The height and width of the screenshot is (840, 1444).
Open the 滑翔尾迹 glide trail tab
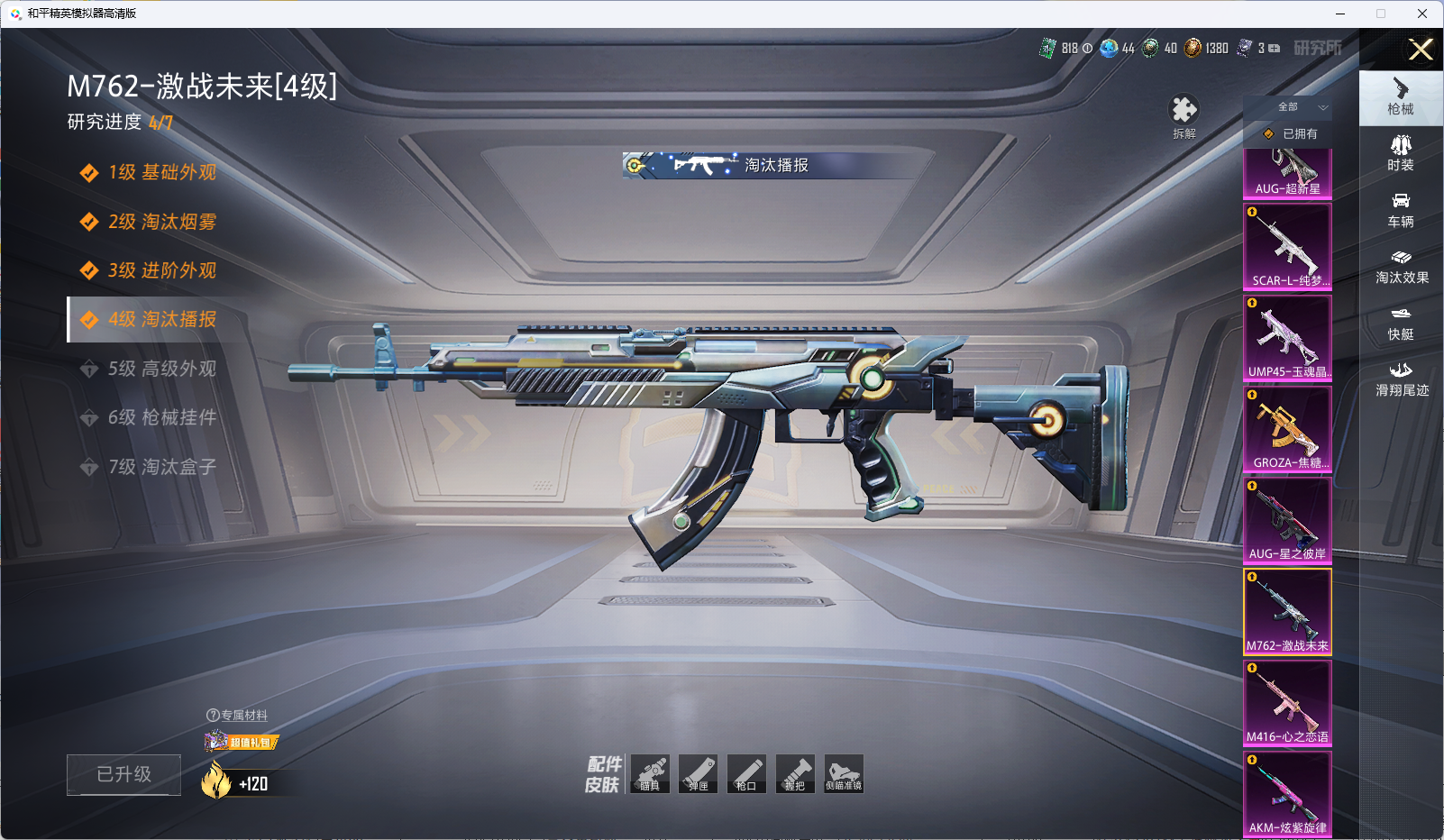tap(1401, 379)
